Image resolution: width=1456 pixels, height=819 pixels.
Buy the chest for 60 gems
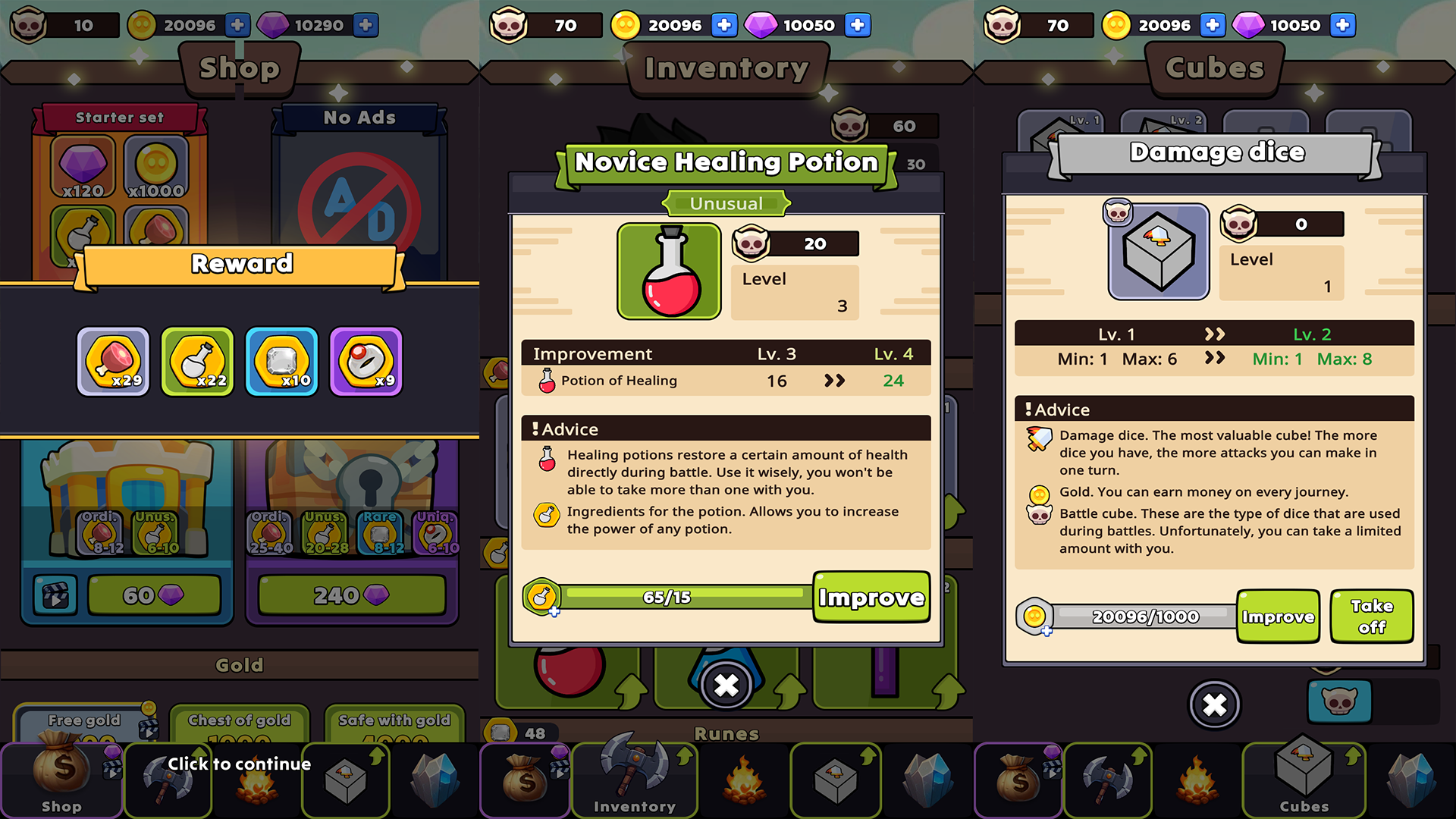pyautogui.click(x=154, y=595)
